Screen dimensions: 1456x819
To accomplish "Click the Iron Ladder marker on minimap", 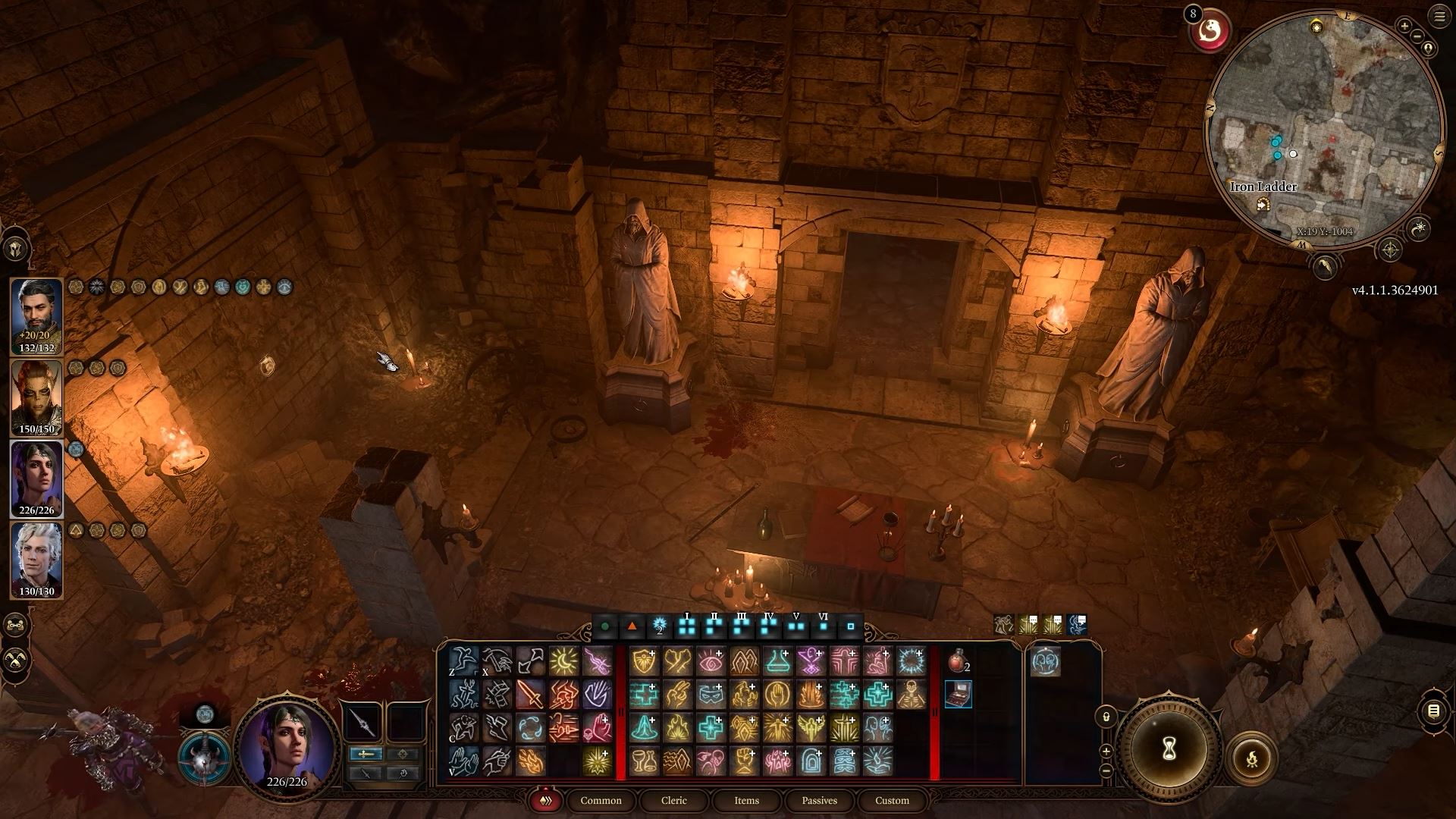I will coord(1263,204).
